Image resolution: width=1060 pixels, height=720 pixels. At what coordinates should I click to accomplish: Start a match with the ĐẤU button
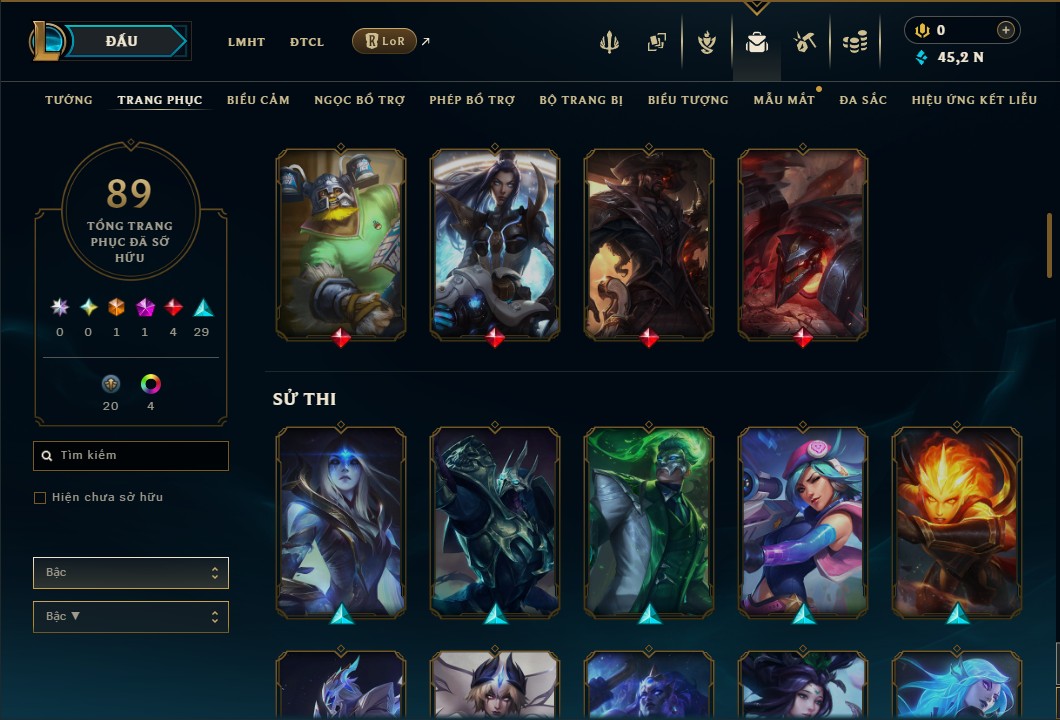pos(122,41)
